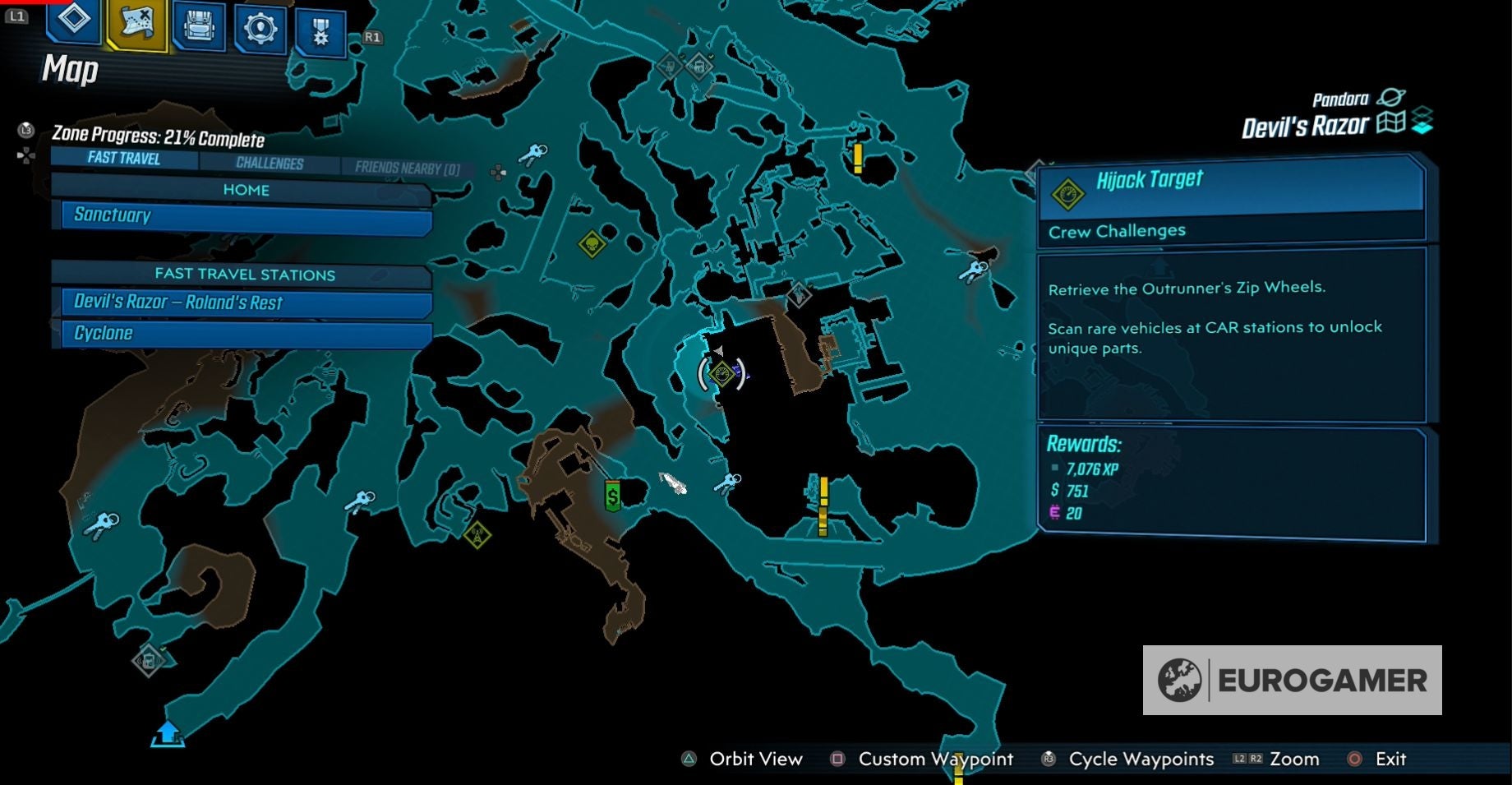Switch to the Challenges tab
1512x785 pixels.
270,163
